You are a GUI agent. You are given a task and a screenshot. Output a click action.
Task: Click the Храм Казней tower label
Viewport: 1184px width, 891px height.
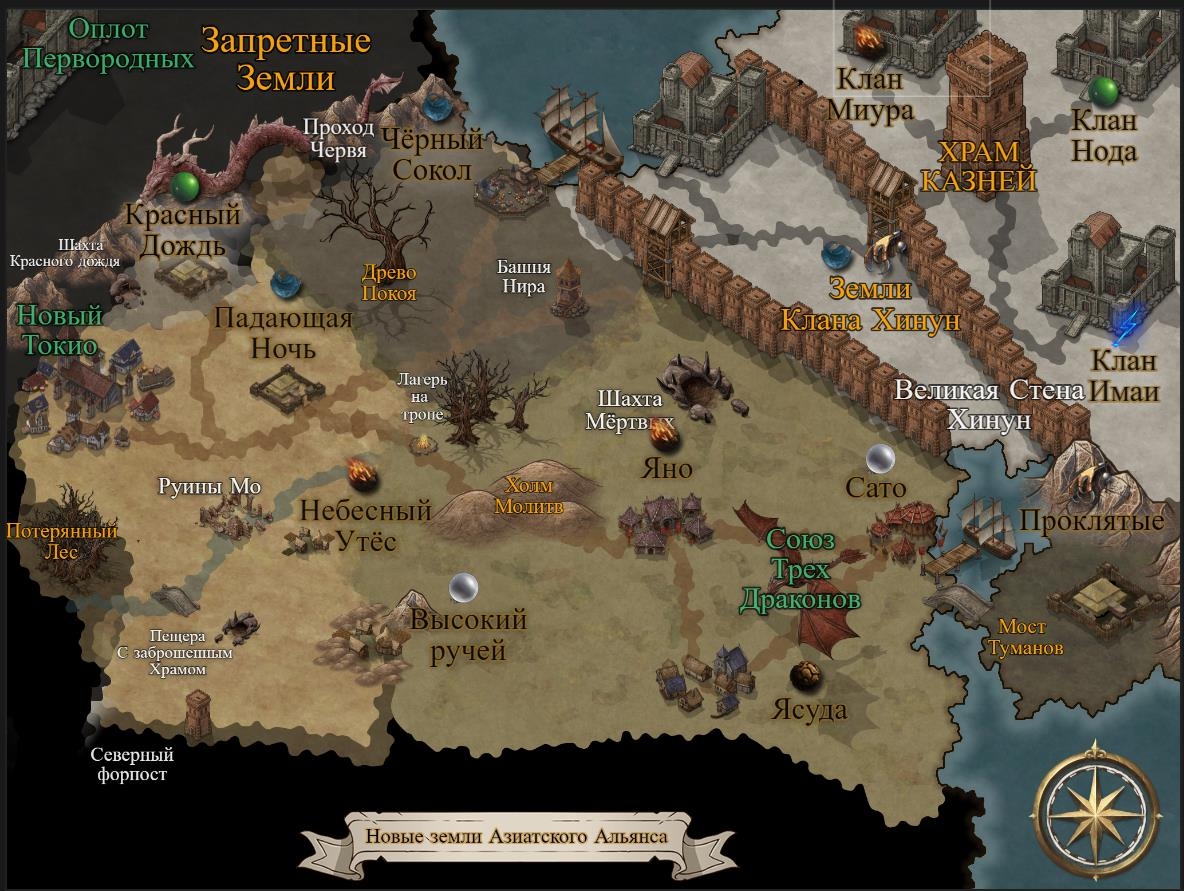(978, 166)
